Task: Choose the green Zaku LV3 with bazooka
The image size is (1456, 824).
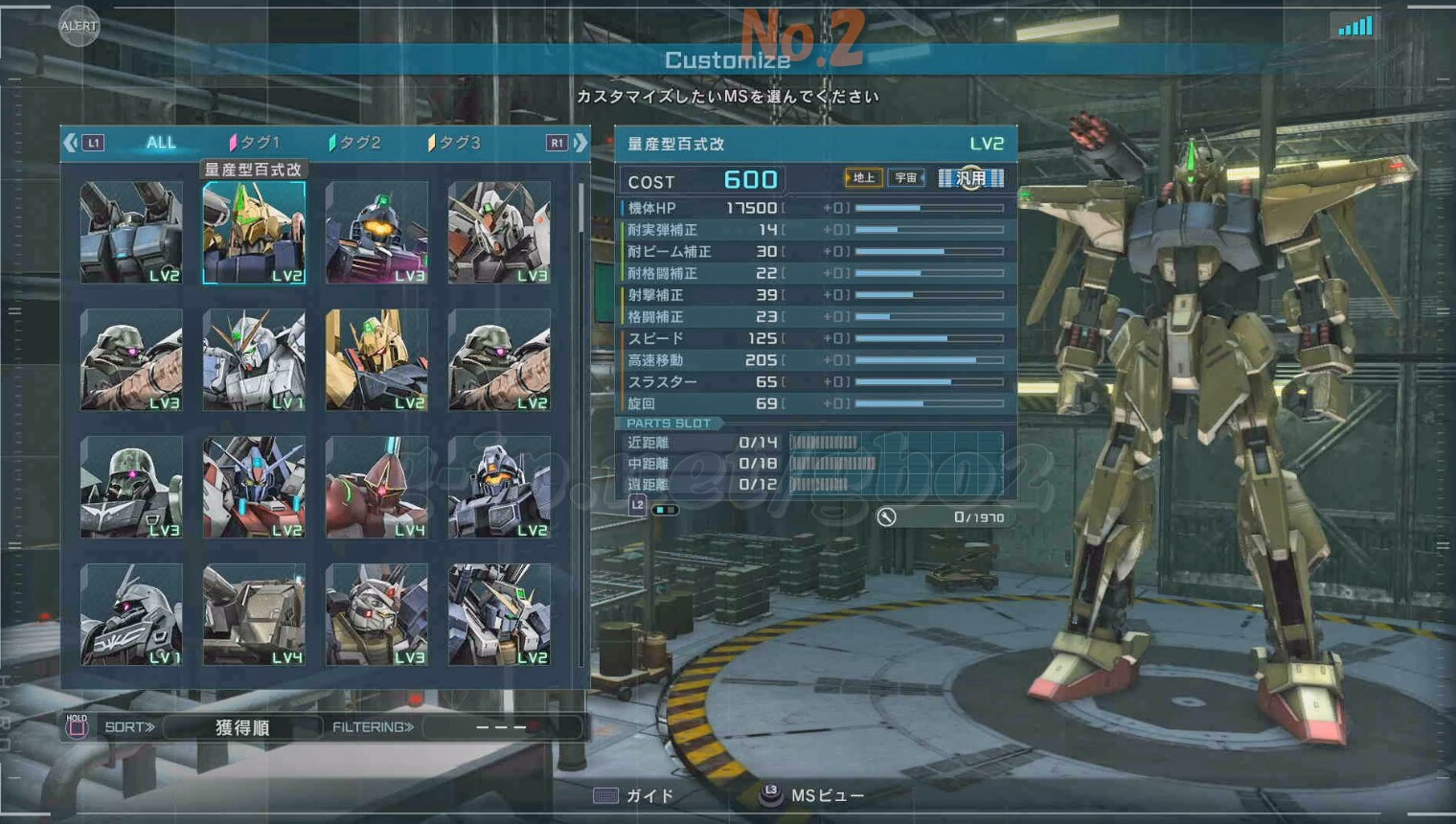Action: 131,360
